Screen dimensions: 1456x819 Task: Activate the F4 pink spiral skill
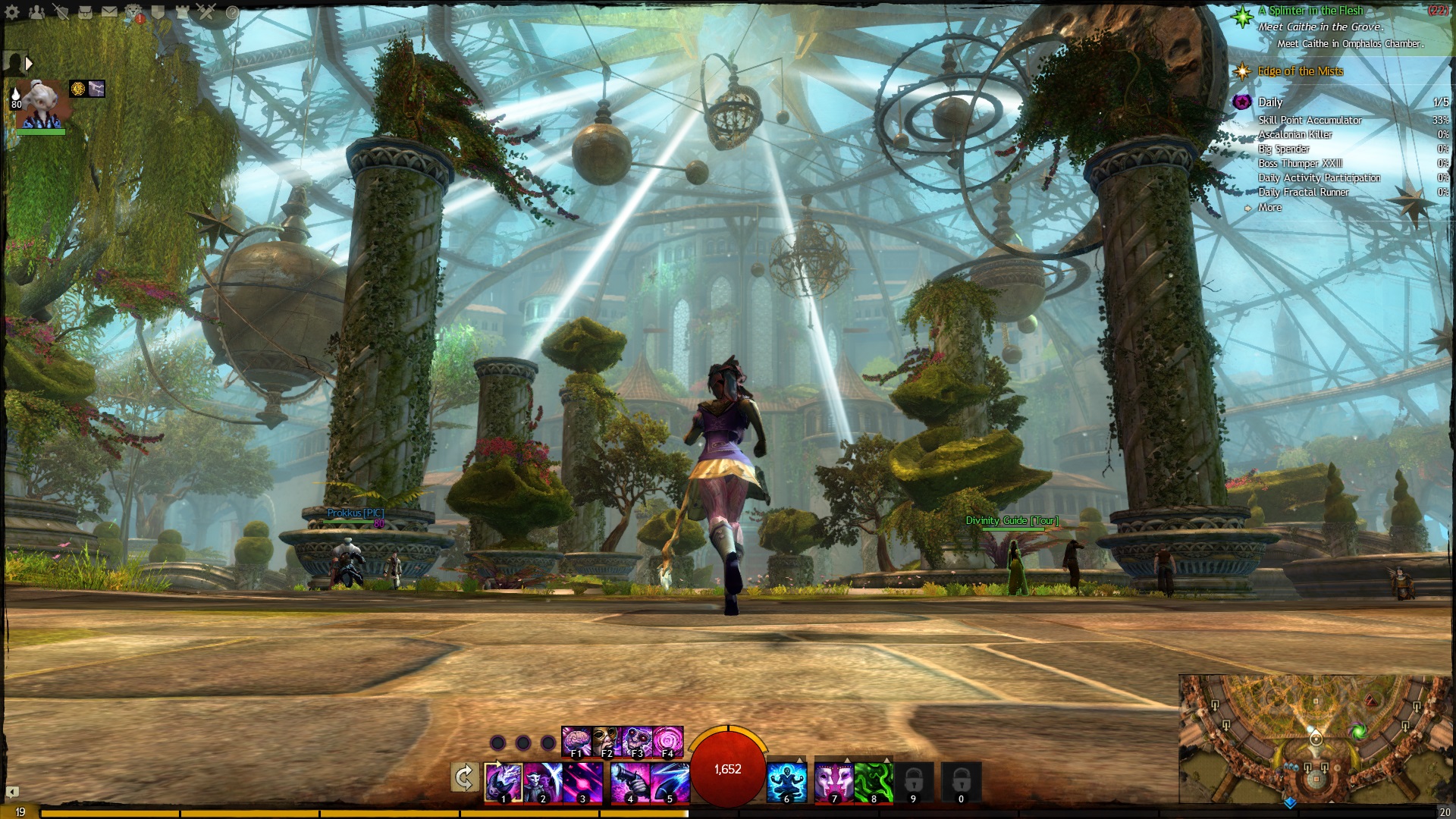click(x=668, y=741)
